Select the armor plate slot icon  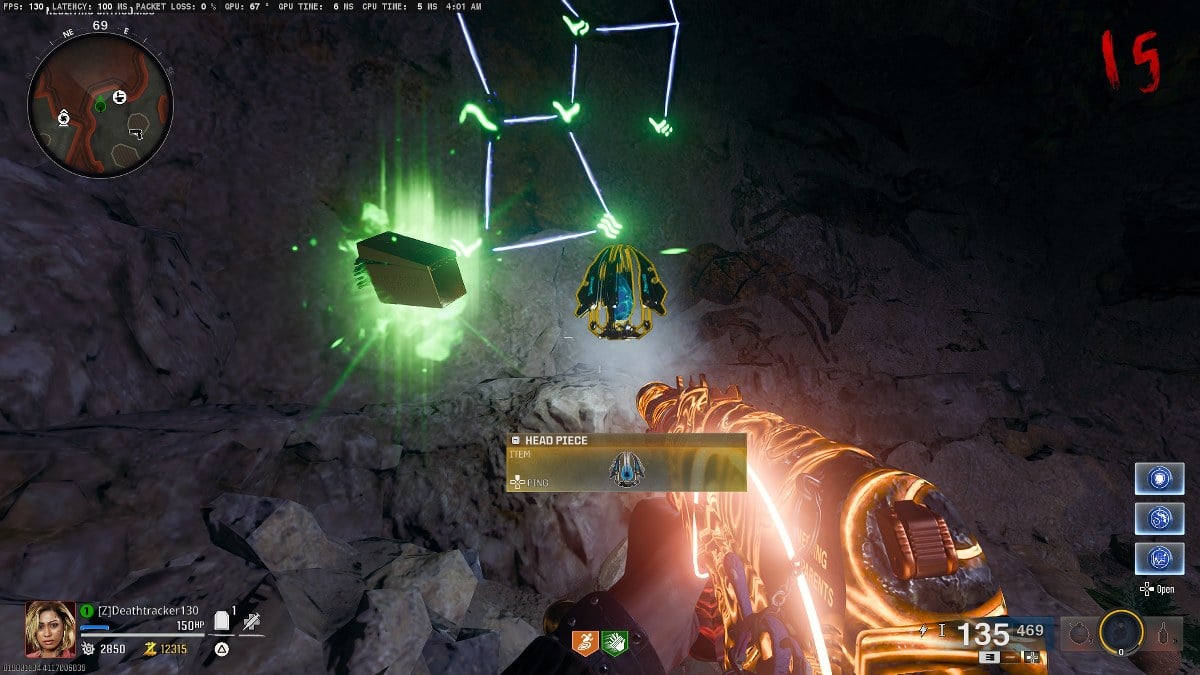pyautogui.click(x=223, y=622)
